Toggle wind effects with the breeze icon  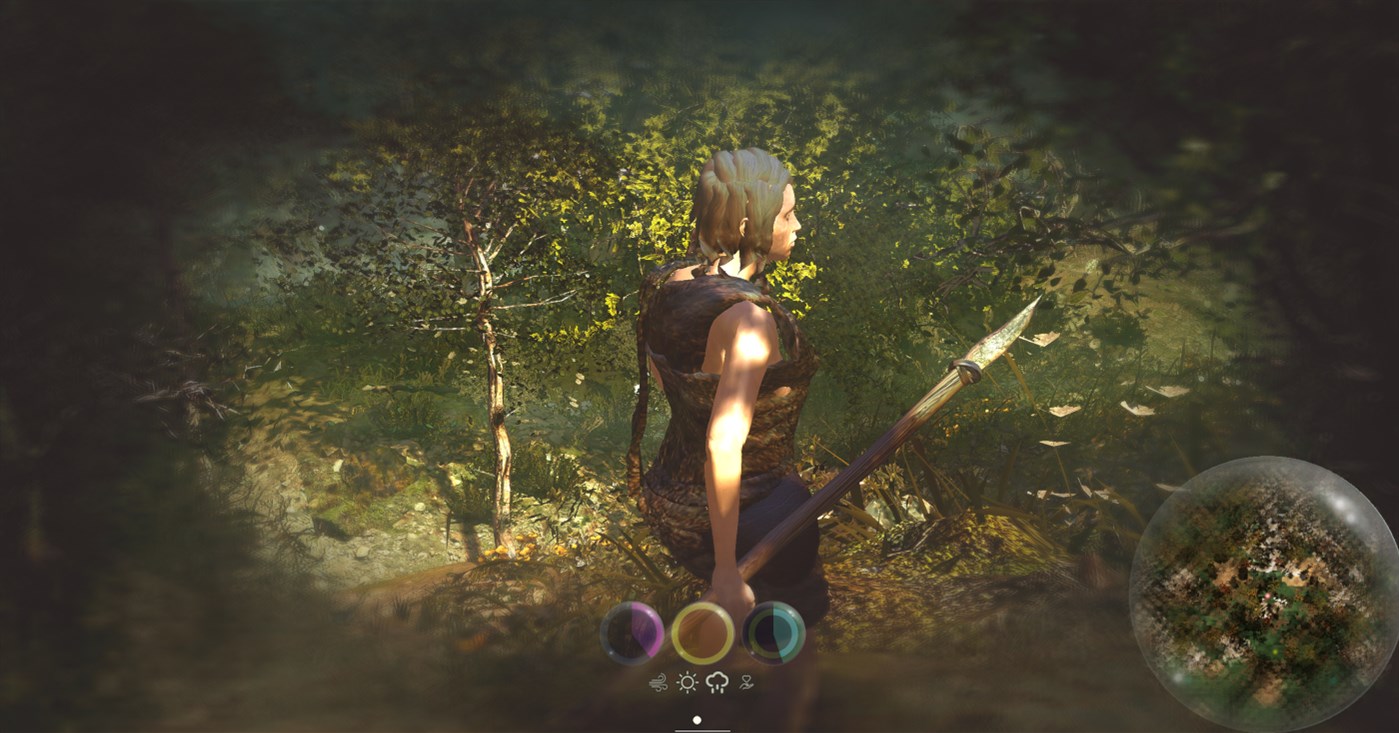pos(658,683)
